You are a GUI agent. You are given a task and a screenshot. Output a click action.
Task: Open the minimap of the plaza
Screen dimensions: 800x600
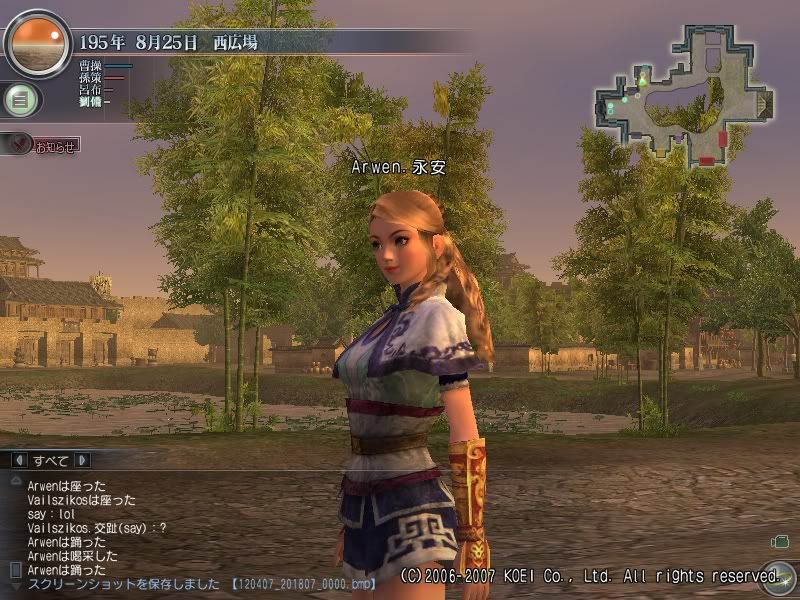[685, 94]
